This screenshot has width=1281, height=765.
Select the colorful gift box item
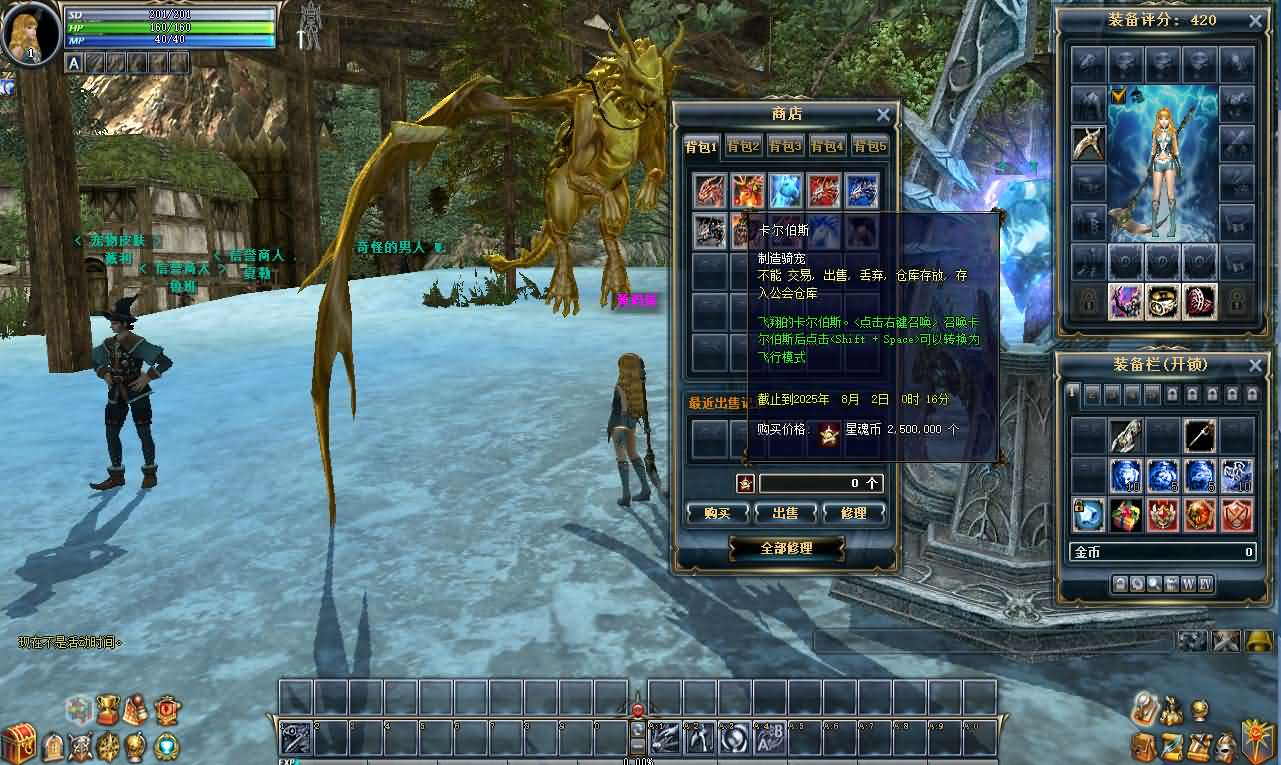click(1126, 514)
